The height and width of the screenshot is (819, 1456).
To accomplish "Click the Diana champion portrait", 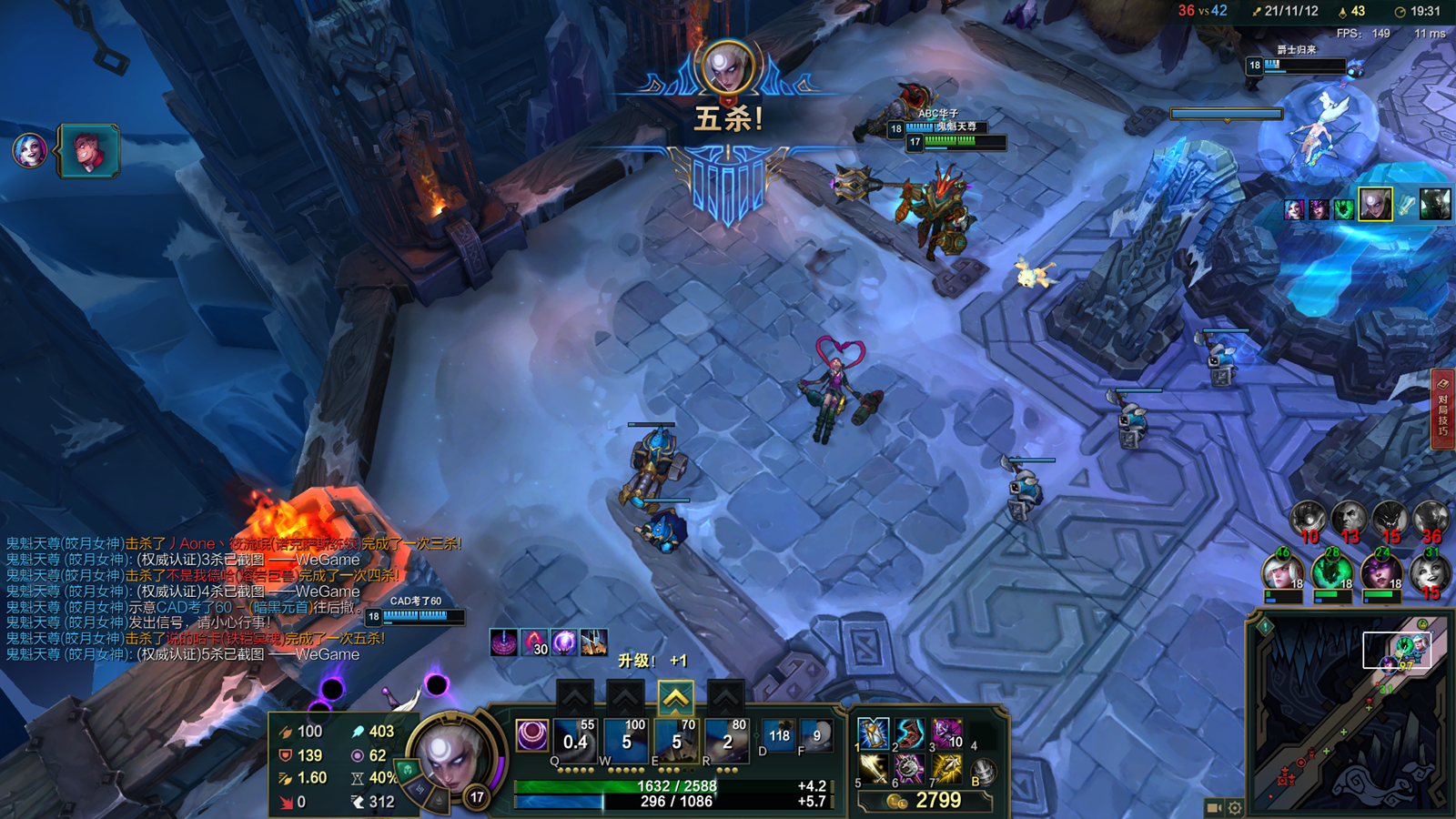I will pos(450,757).
